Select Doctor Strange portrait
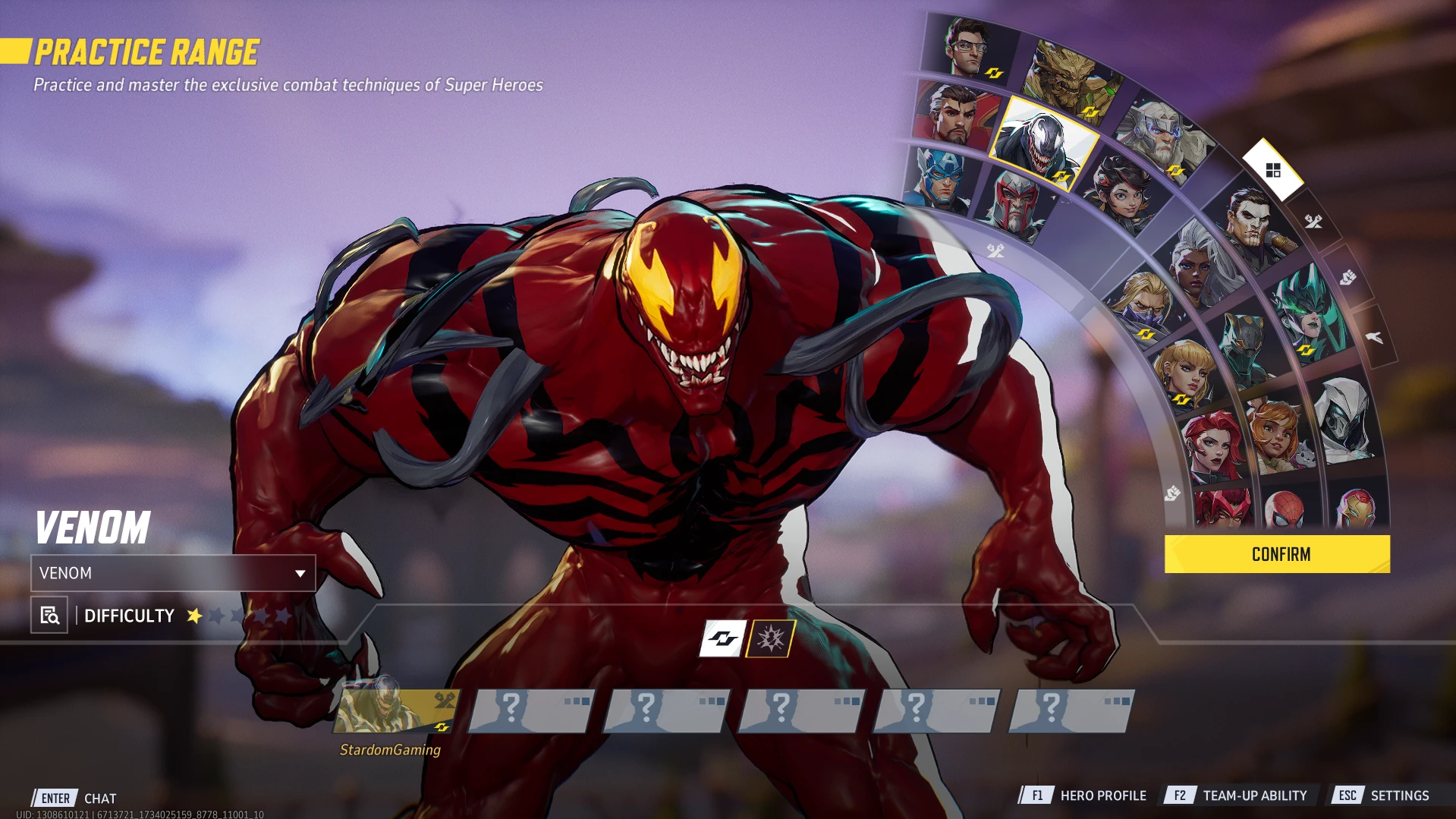The height and width of the screenshot is (819, 1456). (x=954, y=115)
